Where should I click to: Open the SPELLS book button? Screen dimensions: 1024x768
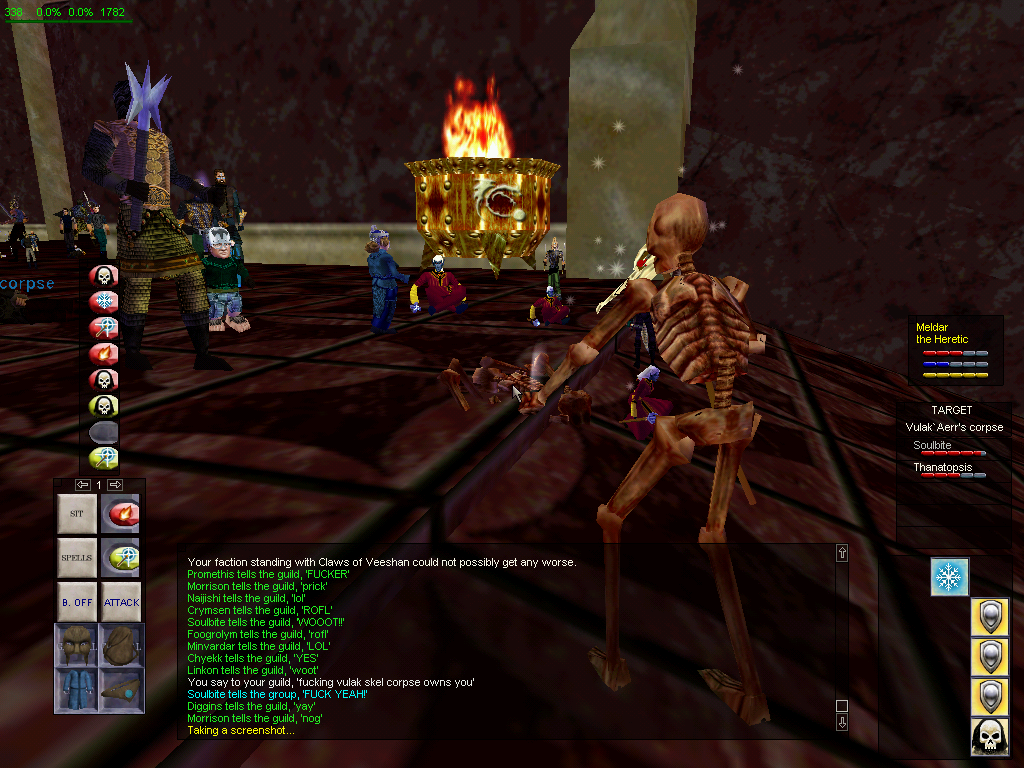[77, 558]
